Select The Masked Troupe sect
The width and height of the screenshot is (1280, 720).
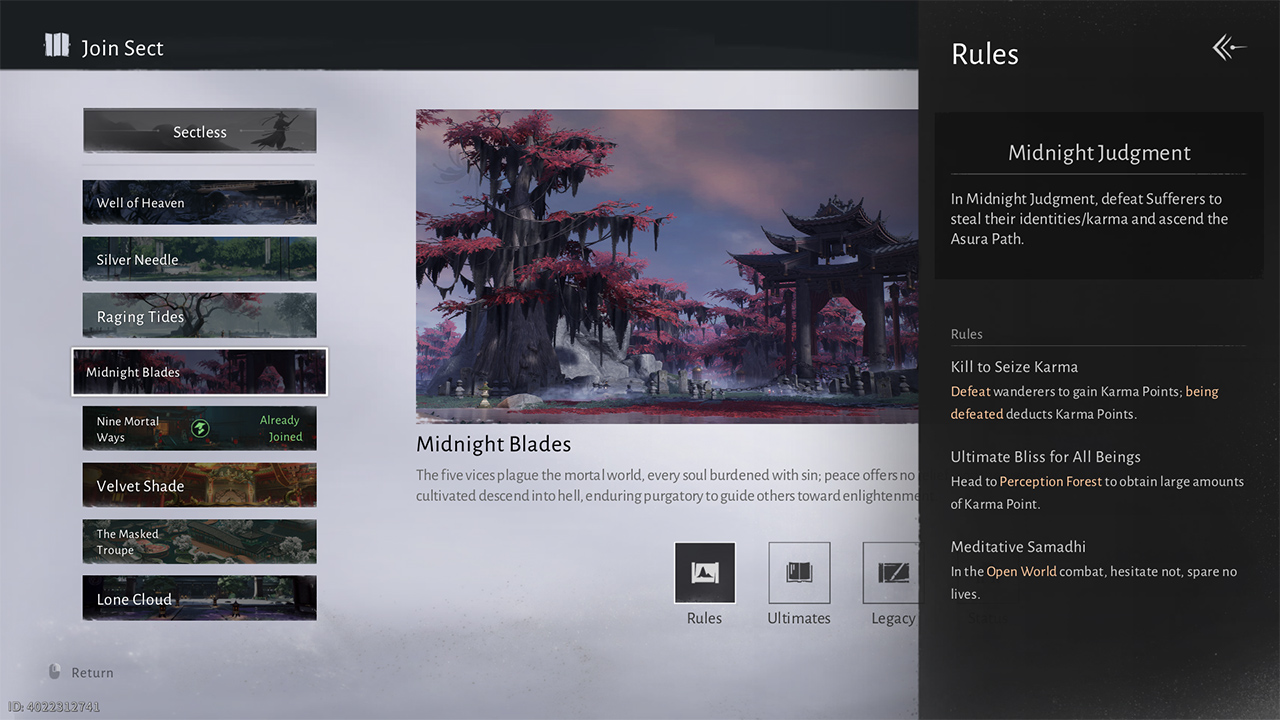[199, 542]
